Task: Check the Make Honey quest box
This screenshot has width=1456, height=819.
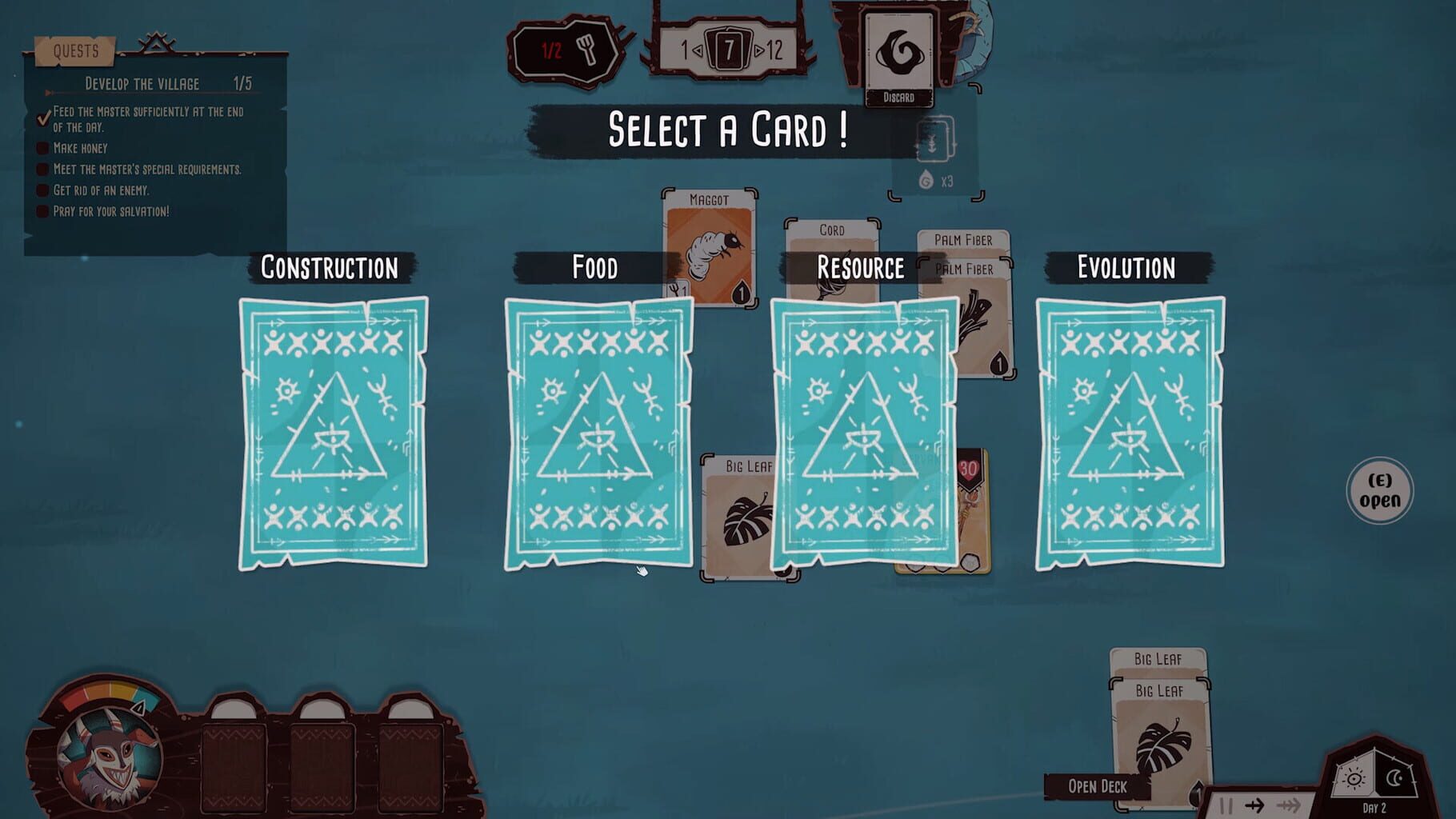Action: 41,148
